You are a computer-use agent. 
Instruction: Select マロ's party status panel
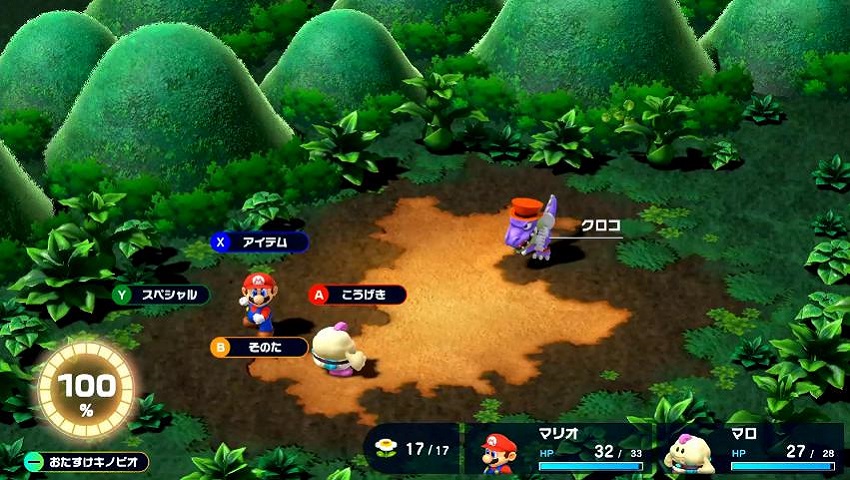click(x=752, y=451)
